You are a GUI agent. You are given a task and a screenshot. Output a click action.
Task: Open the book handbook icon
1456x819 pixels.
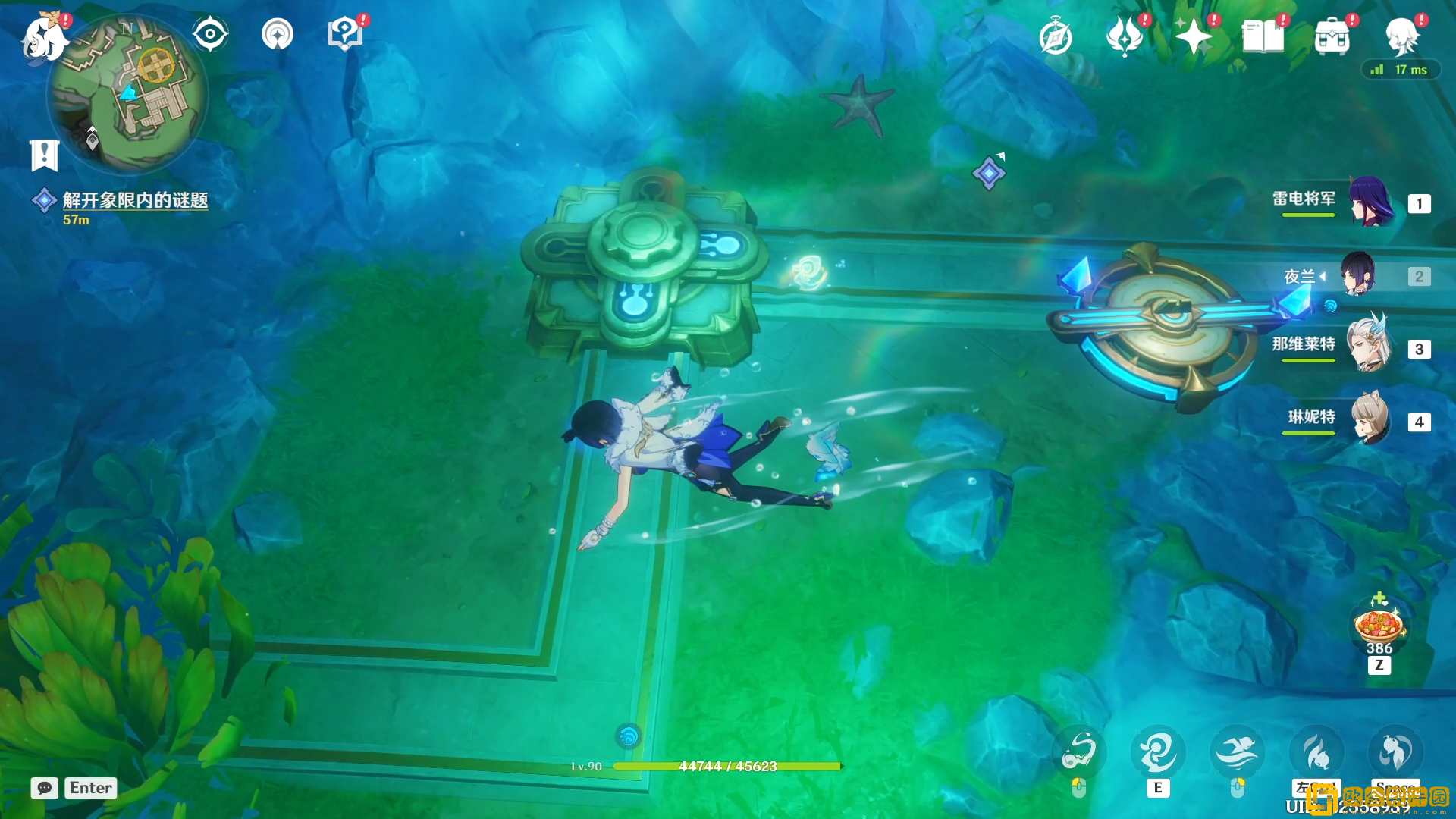[1263, 36]
